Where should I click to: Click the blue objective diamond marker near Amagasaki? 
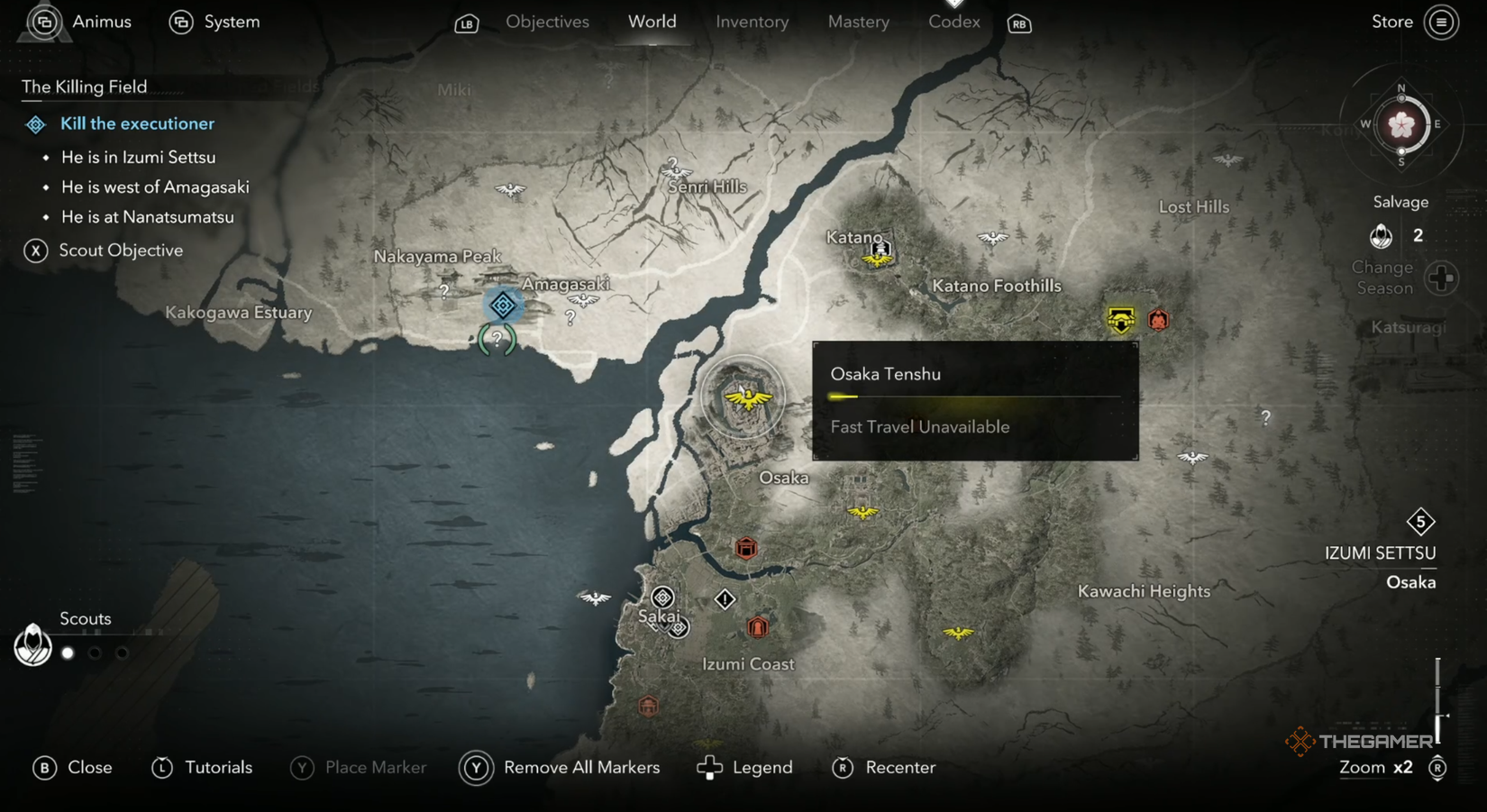[502, 306]
